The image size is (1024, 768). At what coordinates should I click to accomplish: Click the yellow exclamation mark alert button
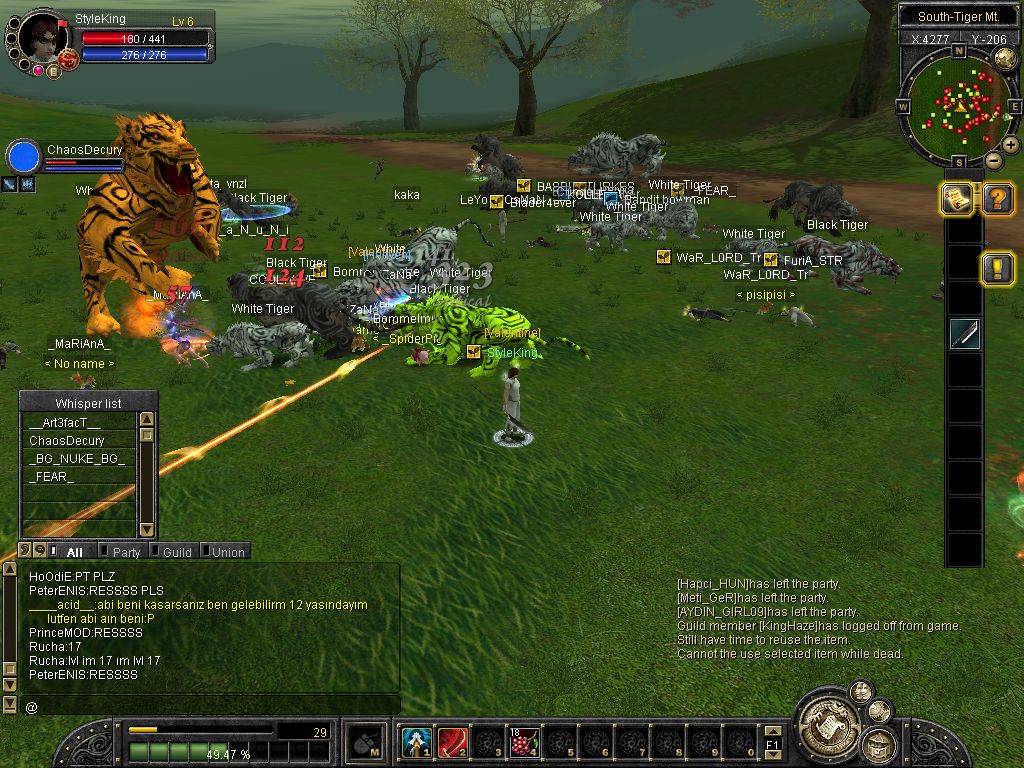(997, 269)
